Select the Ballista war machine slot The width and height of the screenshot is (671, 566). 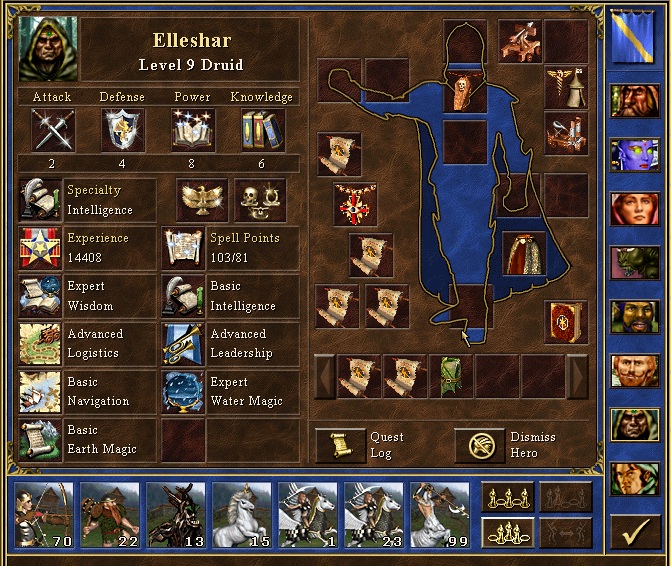pos(520,40)
